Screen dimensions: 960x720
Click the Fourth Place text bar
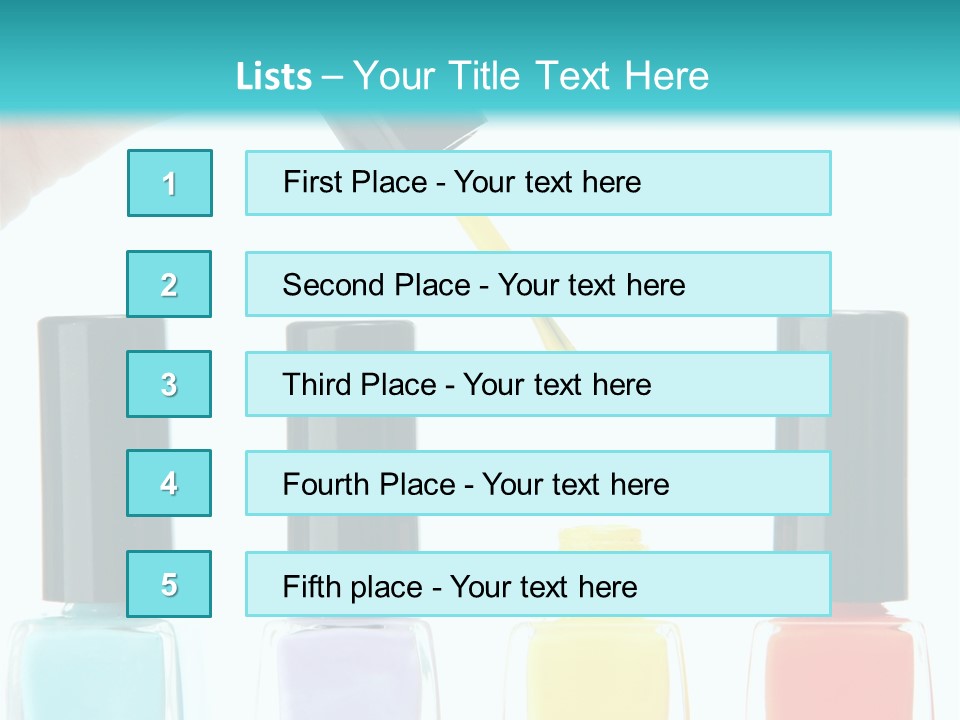point(538,483)
